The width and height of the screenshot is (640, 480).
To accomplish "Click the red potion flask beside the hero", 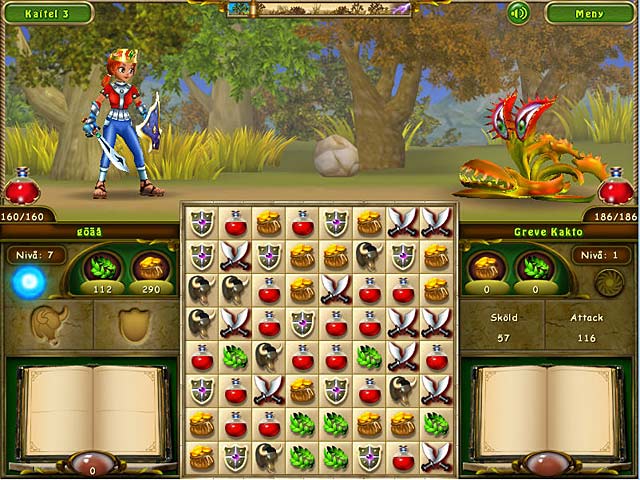I will [21, 187].
